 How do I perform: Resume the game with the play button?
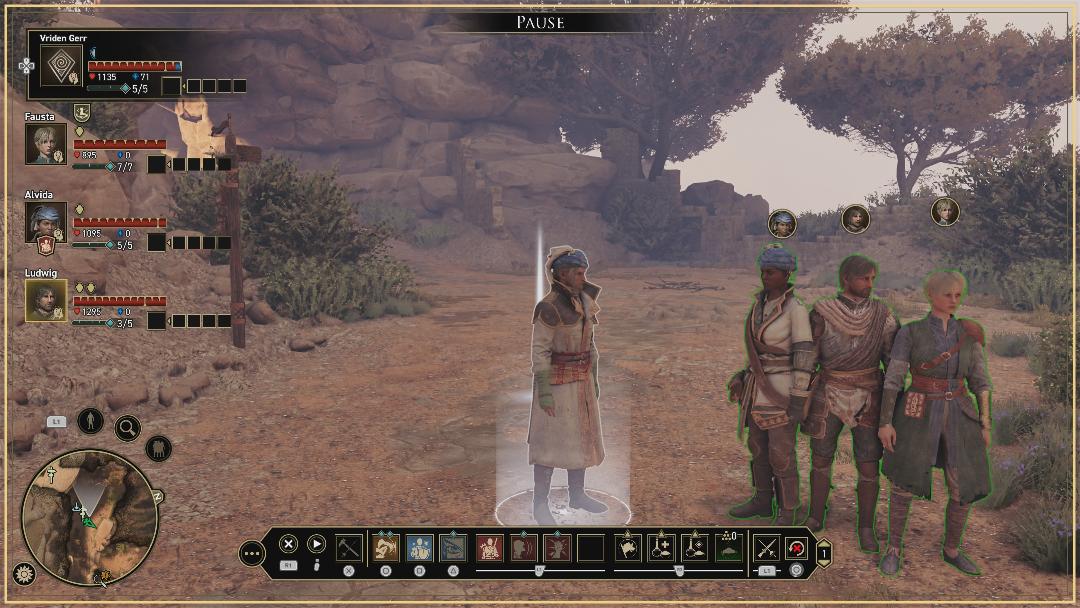pyautogui.click(x=317, y=544)
